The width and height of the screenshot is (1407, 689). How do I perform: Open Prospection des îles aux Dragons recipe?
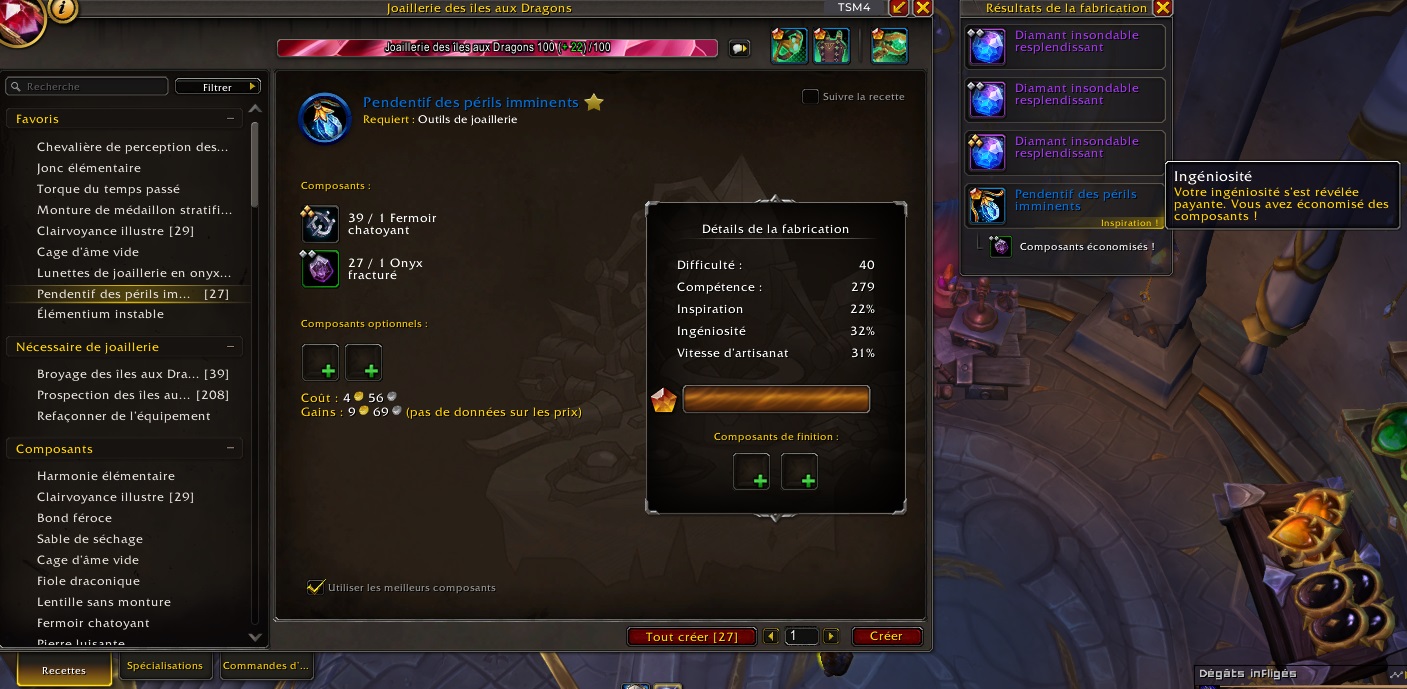(120, 395)
